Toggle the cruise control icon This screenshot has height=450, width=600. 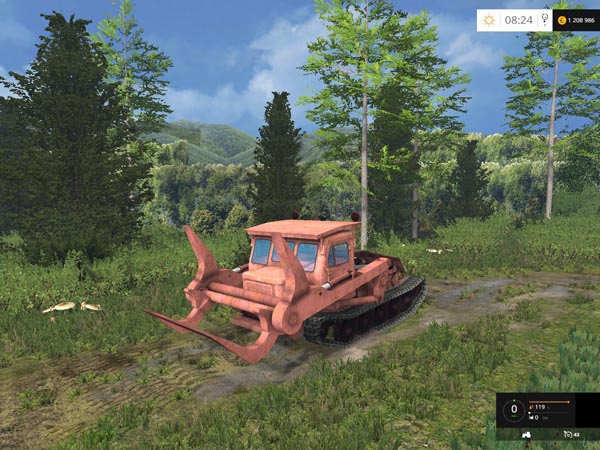click(x=568, y=434)
